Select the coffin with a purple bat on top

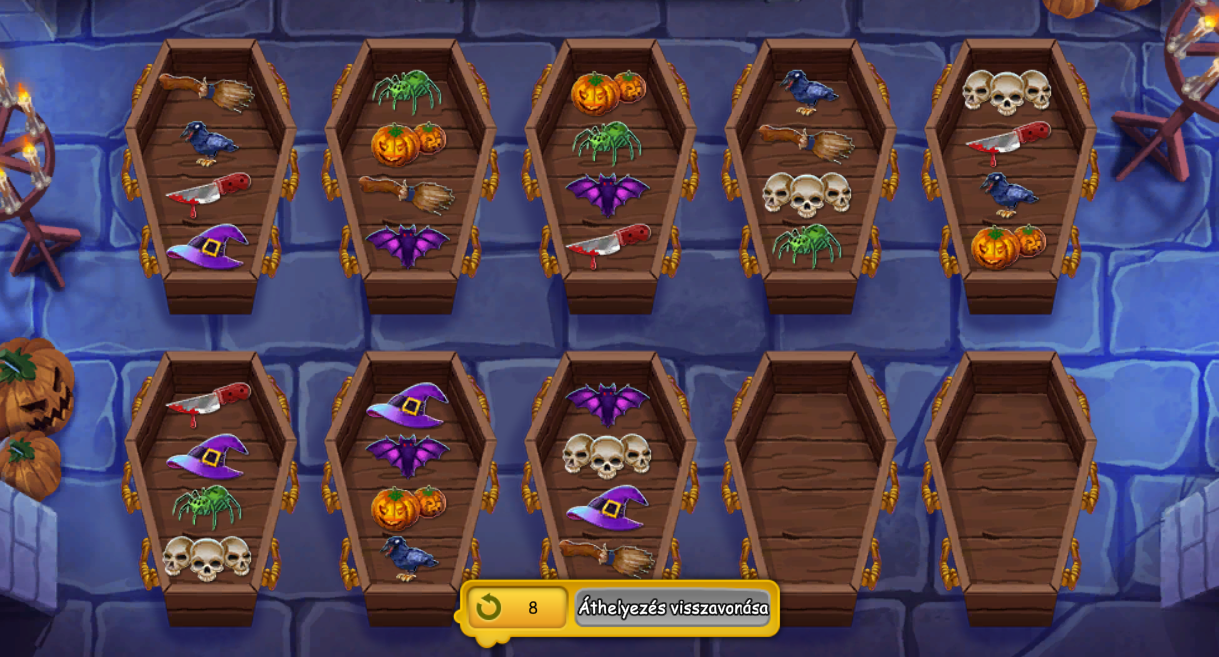tap(610, 480)
